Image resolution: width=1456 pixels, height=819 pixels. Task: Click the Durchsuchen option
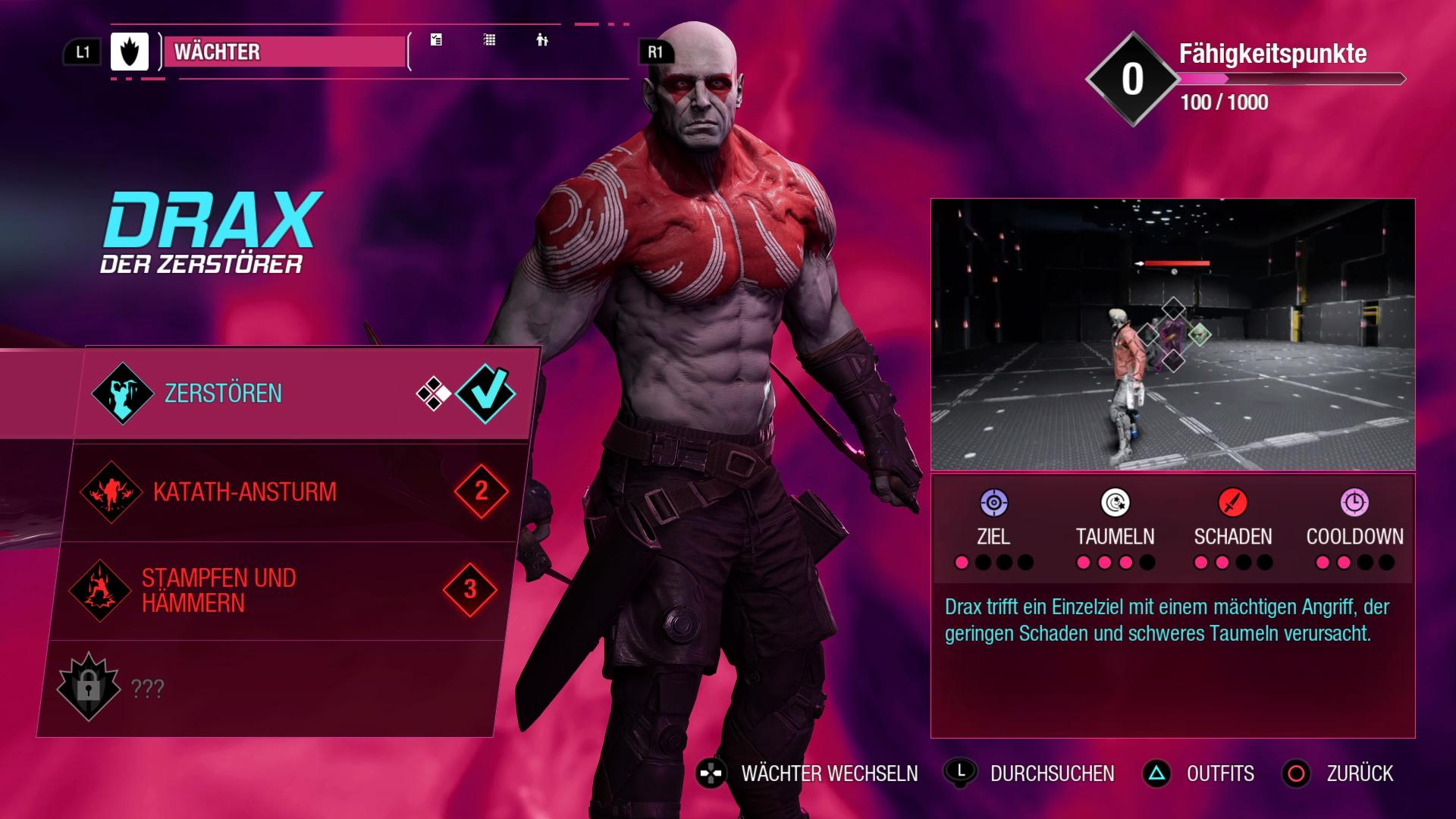click(1052, 773)
